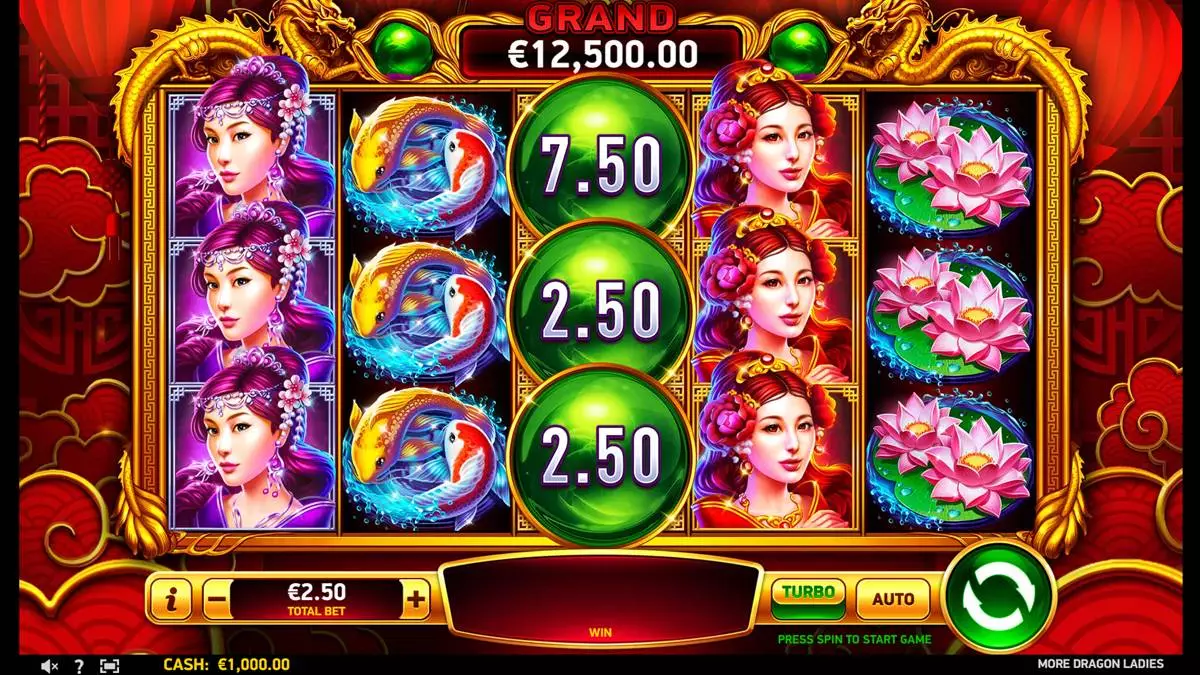Image resolution: width=1200 pixels, height=675 pixels.
Task: Open the paytable info button
Action: click(x=173, y=600)
